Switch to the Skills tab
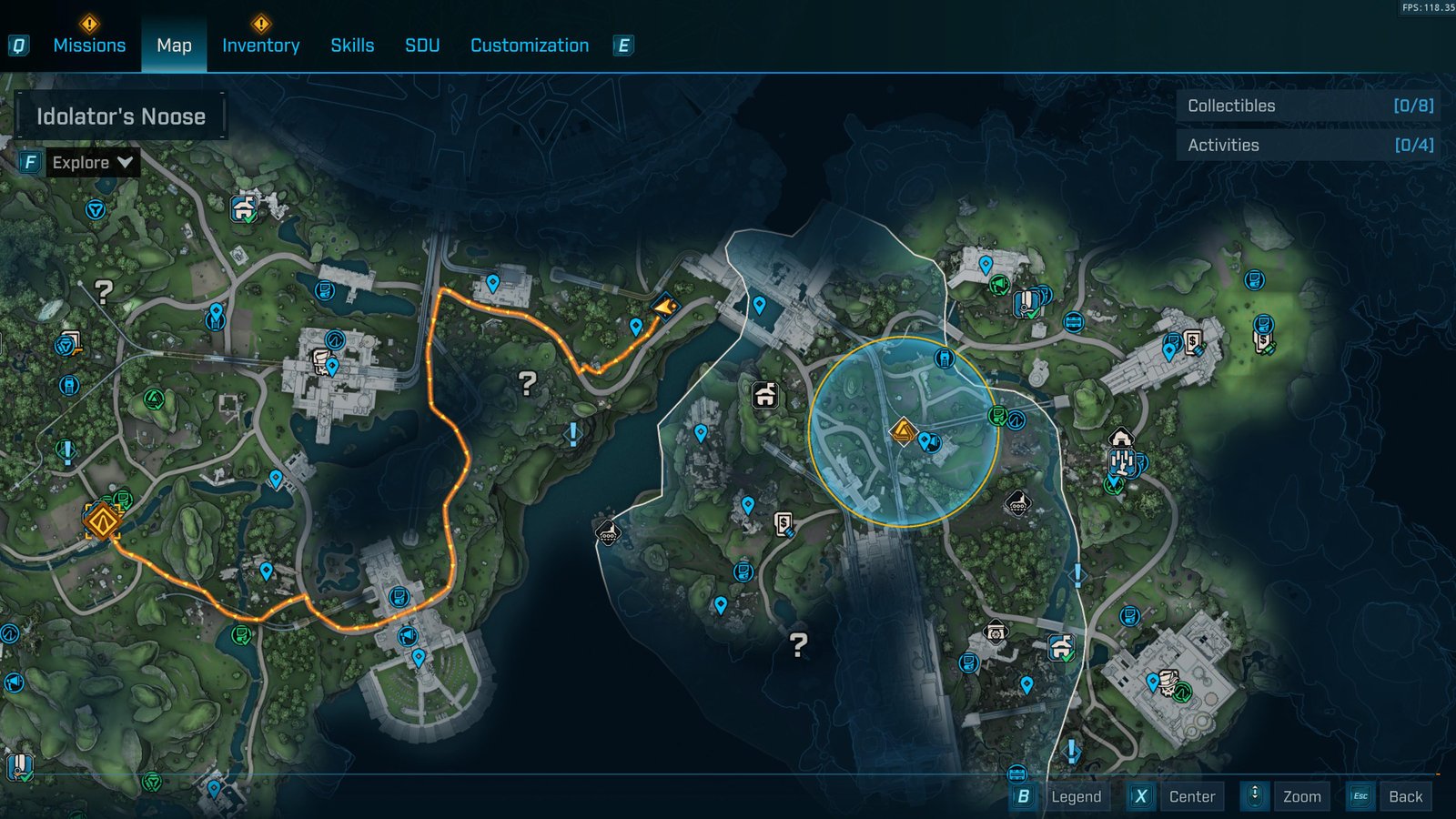The image size is (1456, 819). click(351, 45)
